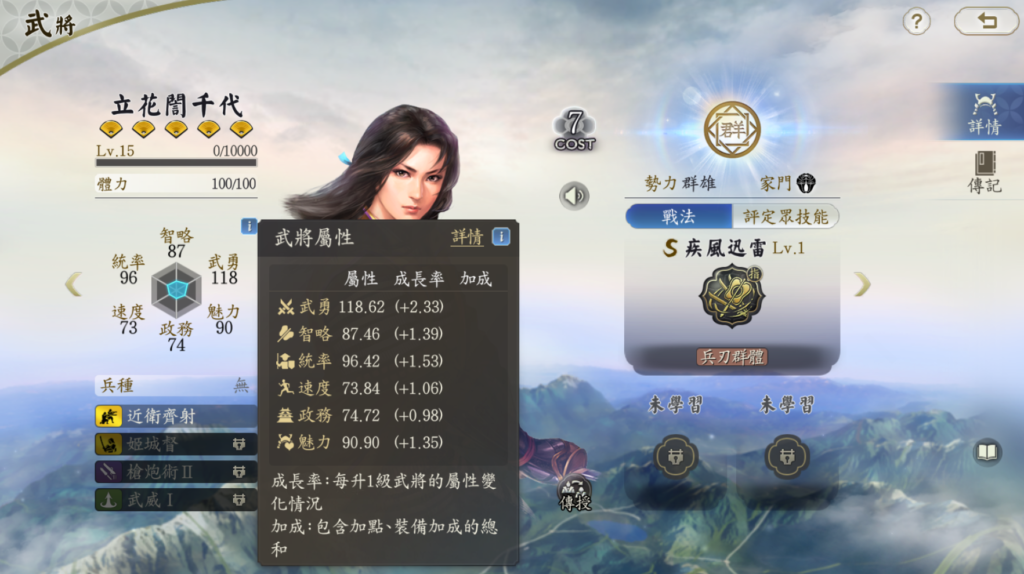1024x574 pixels.
Task: Show the next general with right arrow
Action: tap(862, 285)
